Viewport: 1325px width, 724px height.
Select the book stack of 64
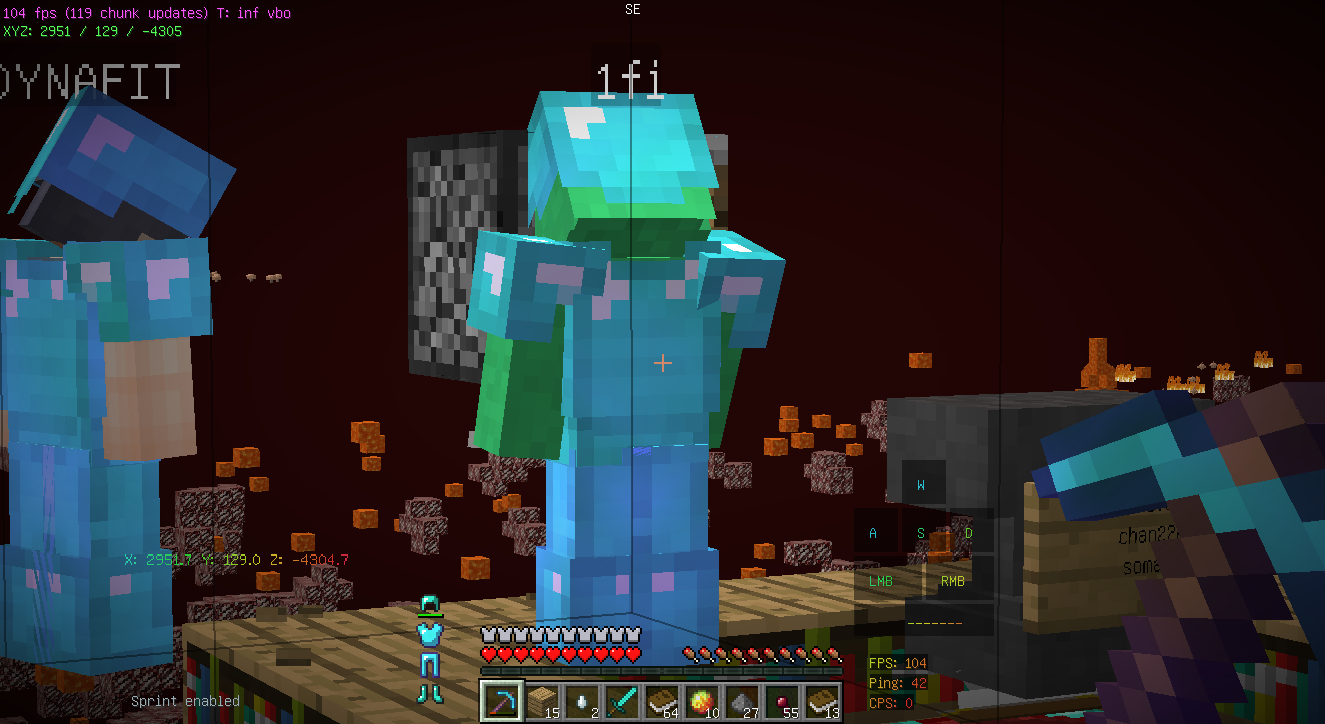point(660,700)
